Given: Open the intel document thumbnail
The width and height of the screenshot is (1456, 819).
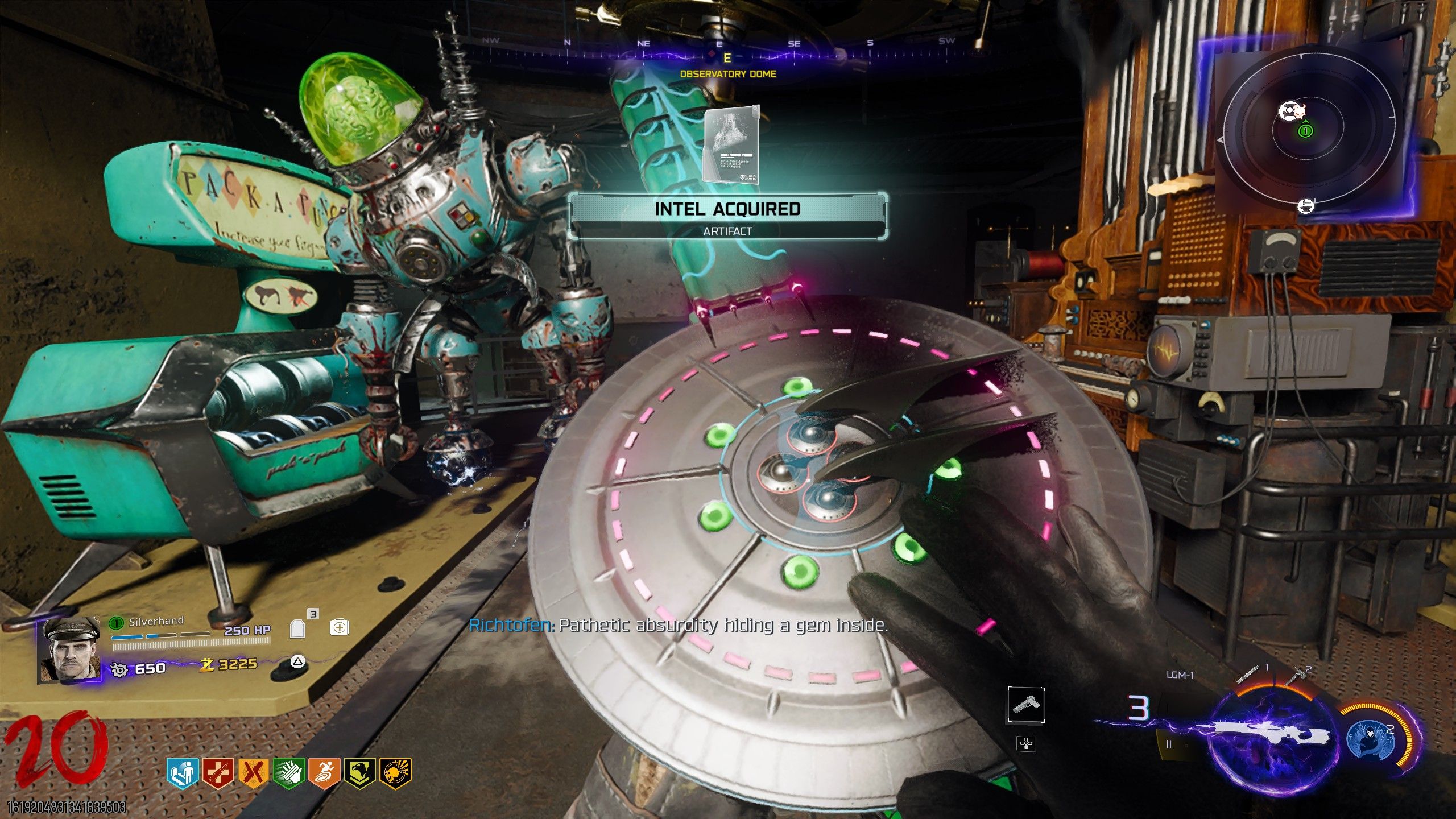Looking at the screenshot, I should point(731,144).
